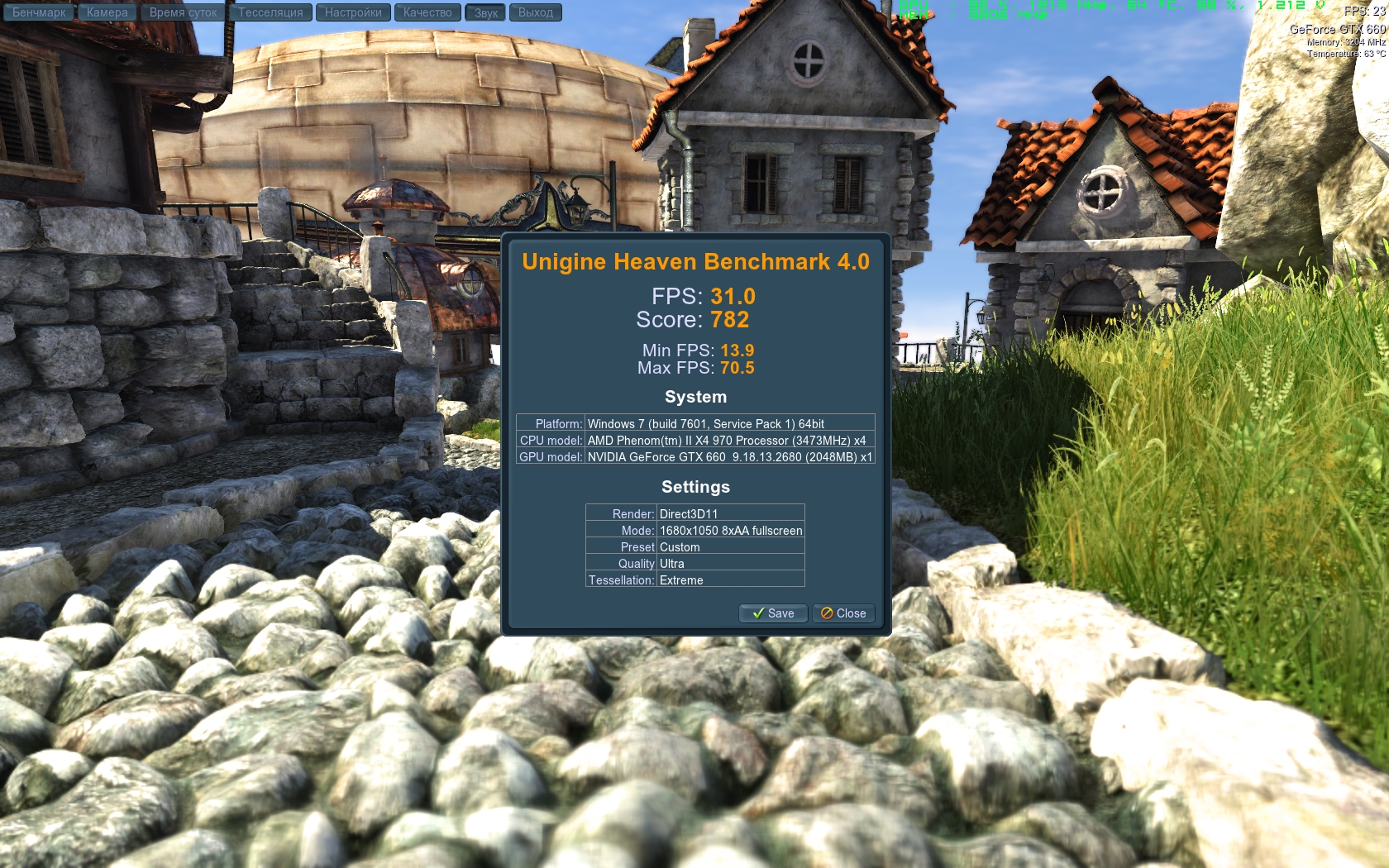Save the benchmark results
The image size is (1389, 868).
[773, 613]
